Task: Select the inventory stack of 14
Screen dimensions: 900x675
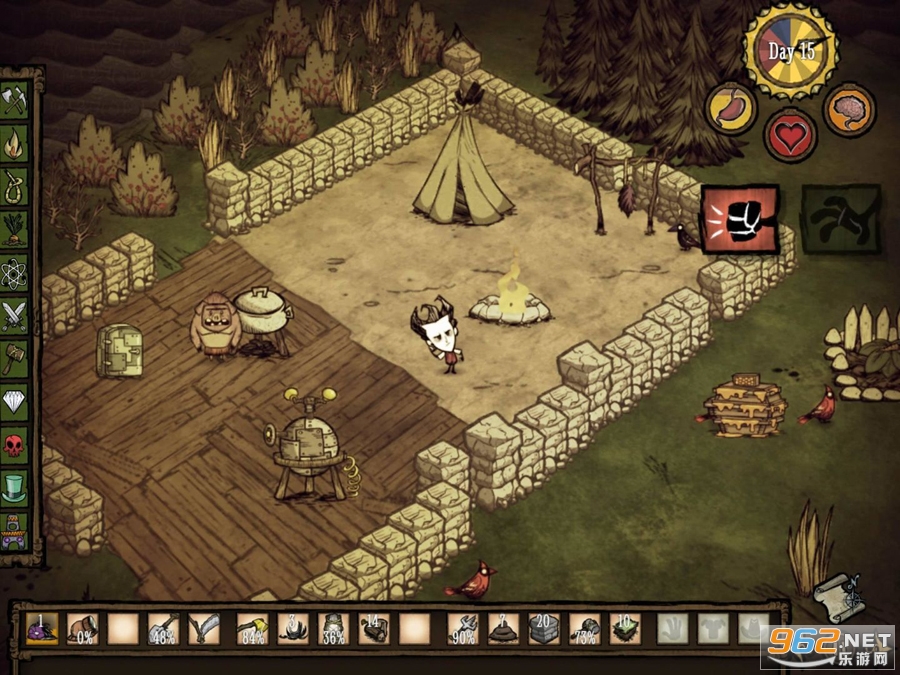Action: point(374,629)
